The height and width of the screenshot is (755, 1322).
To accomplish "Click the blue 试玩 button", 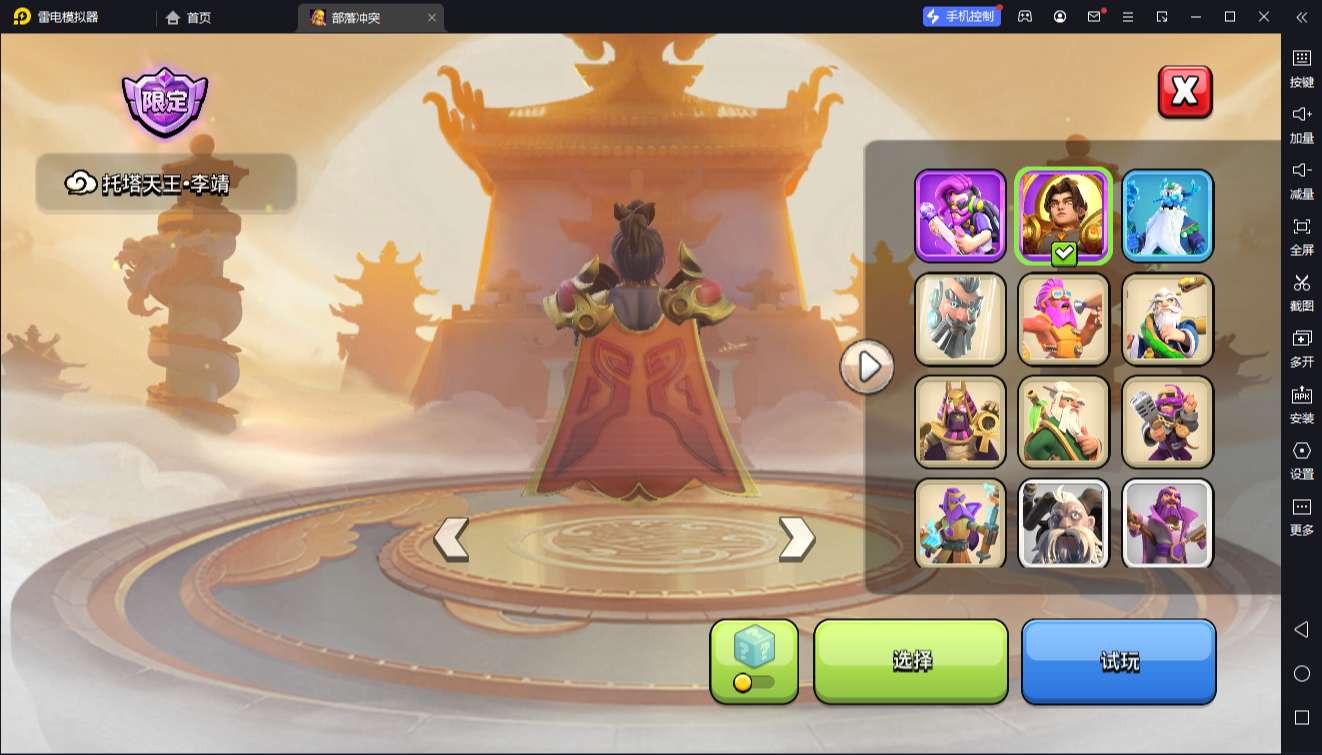I will tap(1118, 660).
